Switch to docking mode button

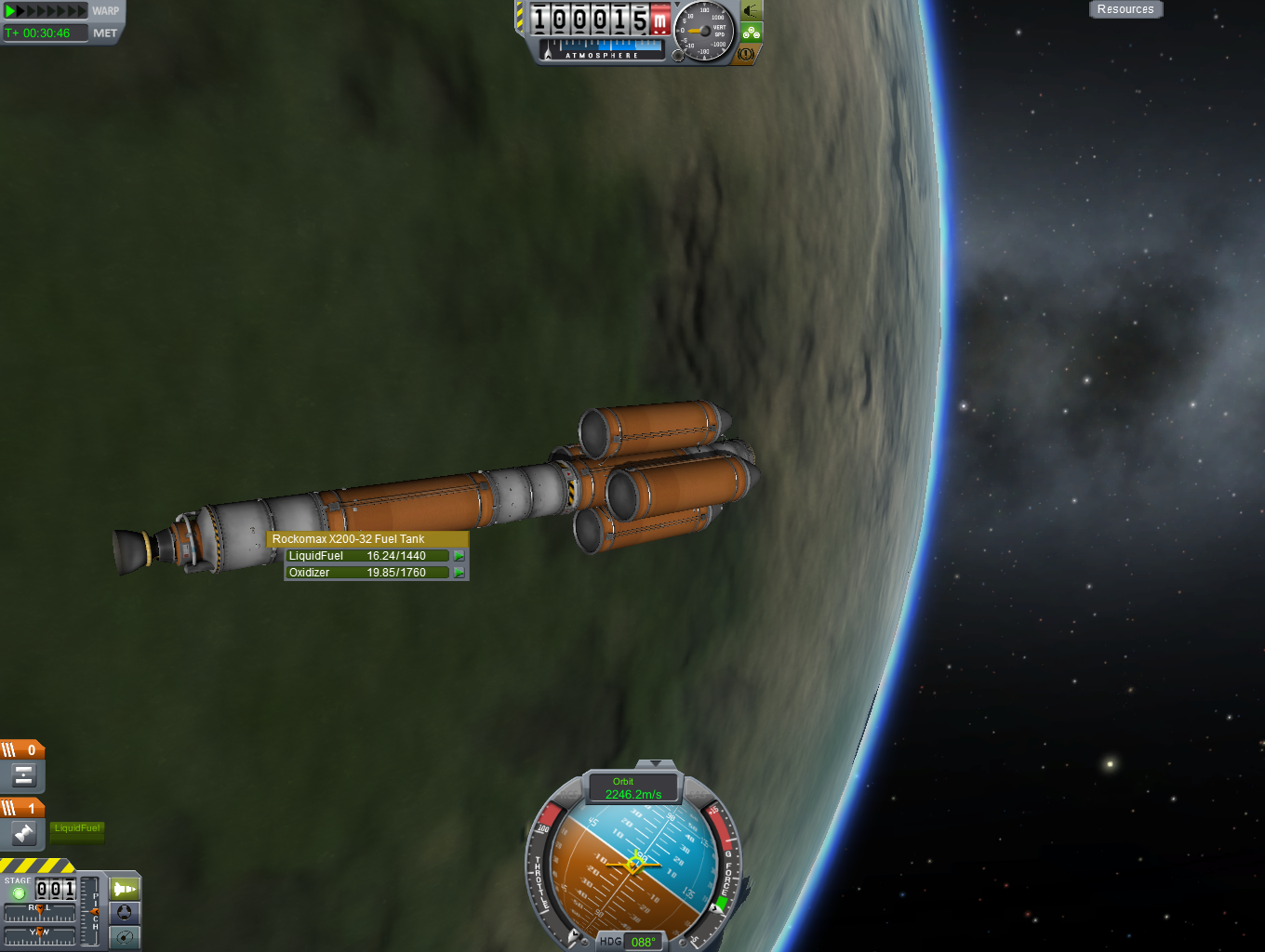pyautogui.click(x=125, y=913)
